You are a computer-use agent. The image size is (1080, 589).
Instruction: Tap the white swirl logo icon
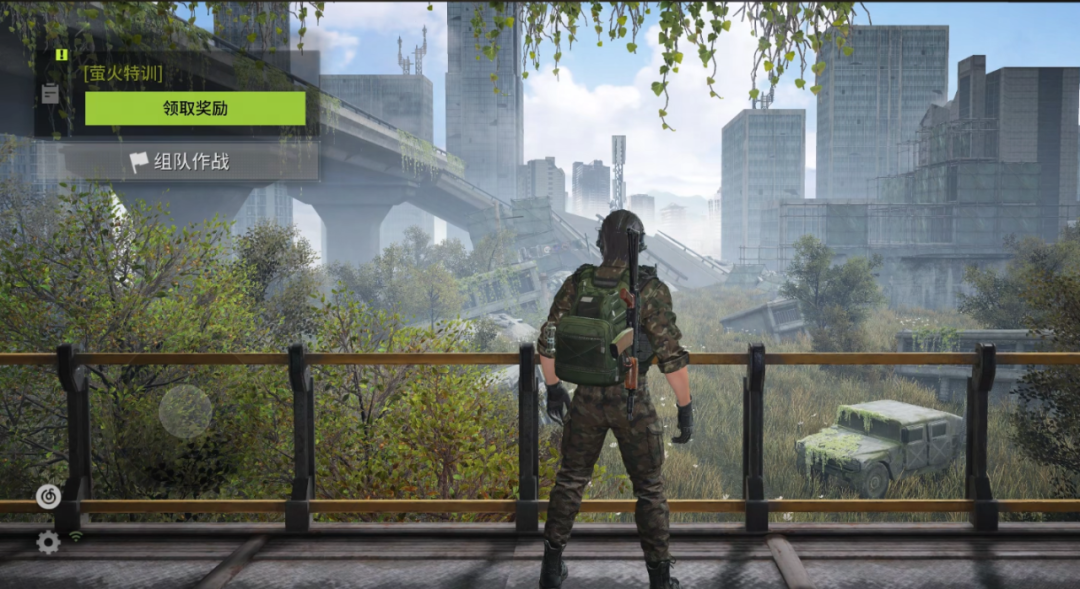(48, 496)
